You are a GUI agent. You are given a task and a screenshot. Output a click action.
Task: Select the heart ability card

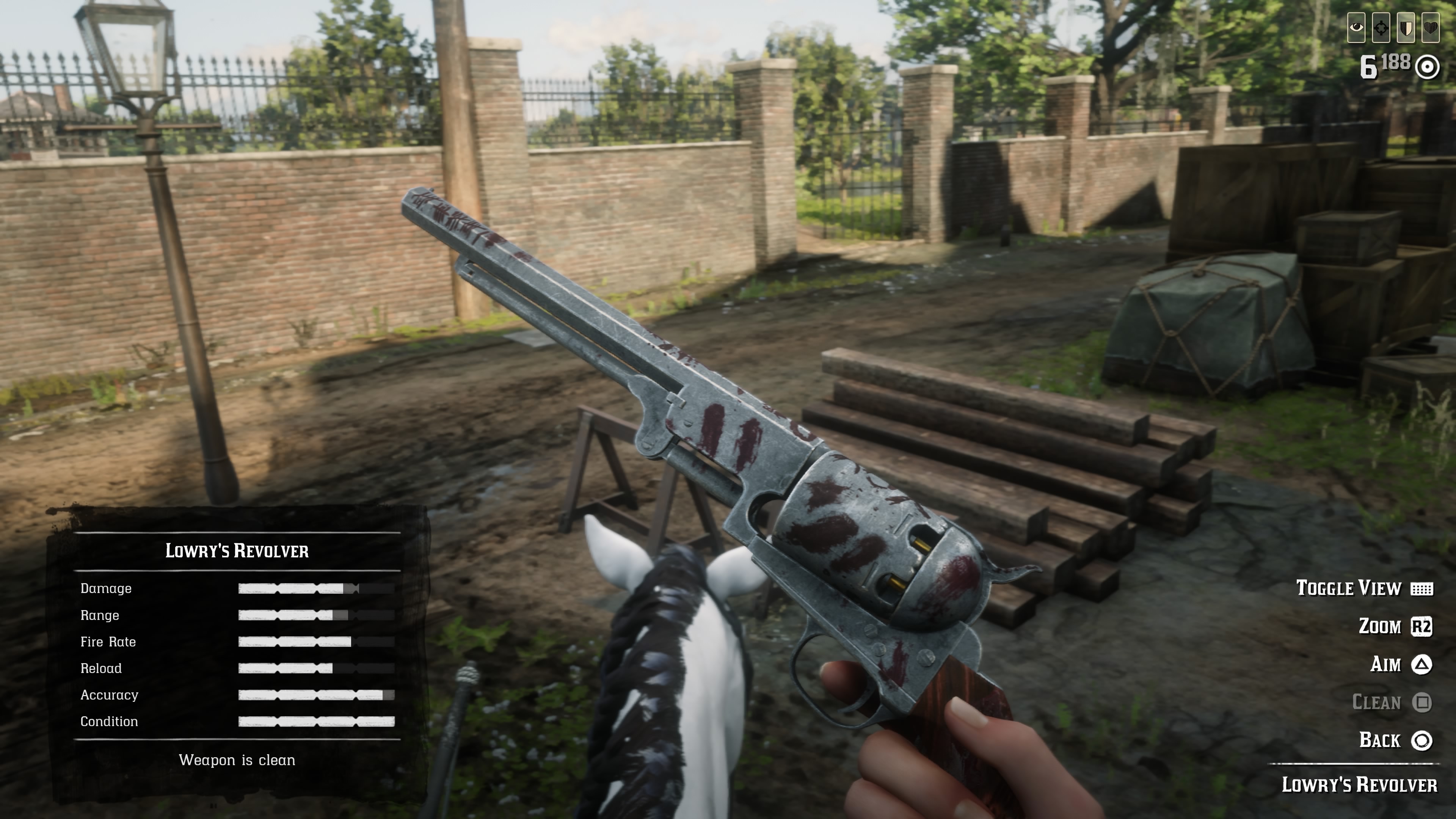[1431, 28]
